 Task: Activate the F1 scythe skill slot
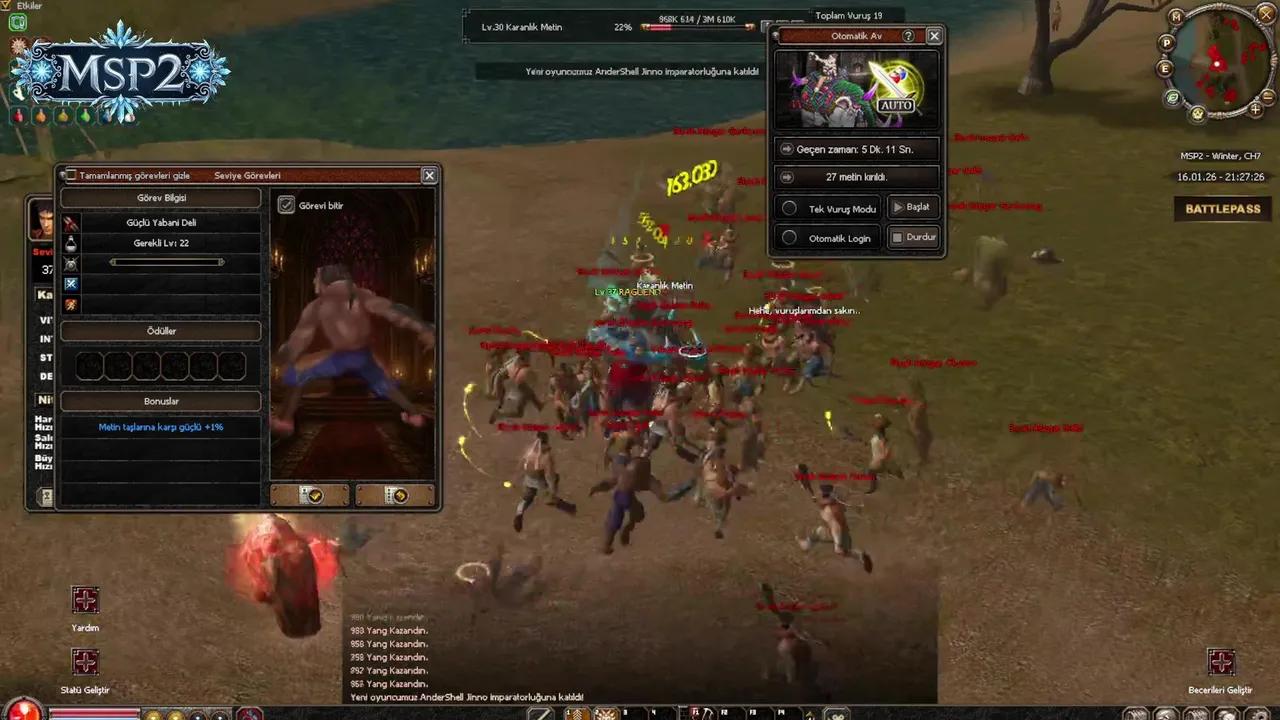703,712
